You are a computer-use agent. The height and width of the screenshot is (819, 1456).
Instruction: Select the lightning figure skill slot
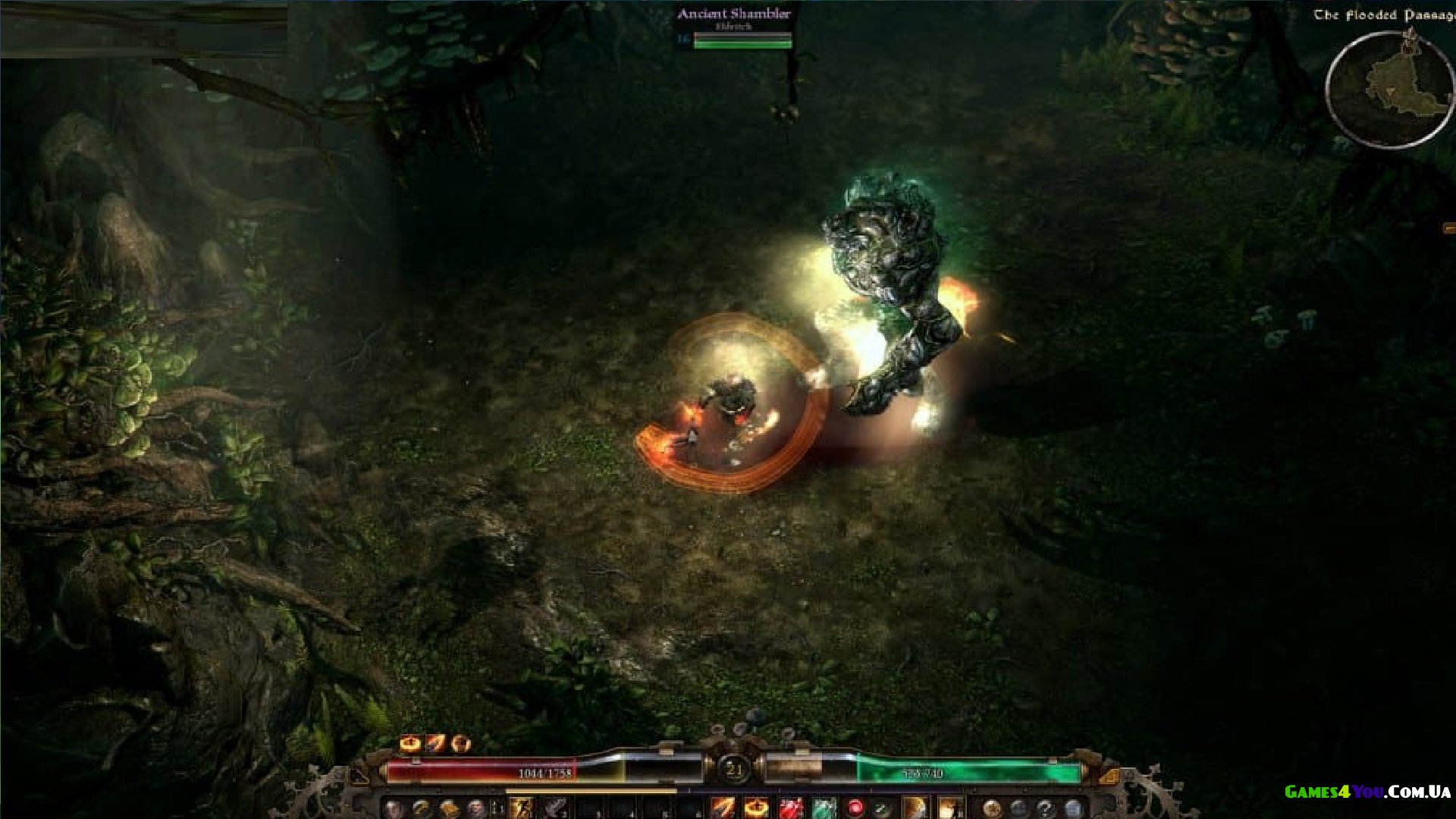[522, 808]
